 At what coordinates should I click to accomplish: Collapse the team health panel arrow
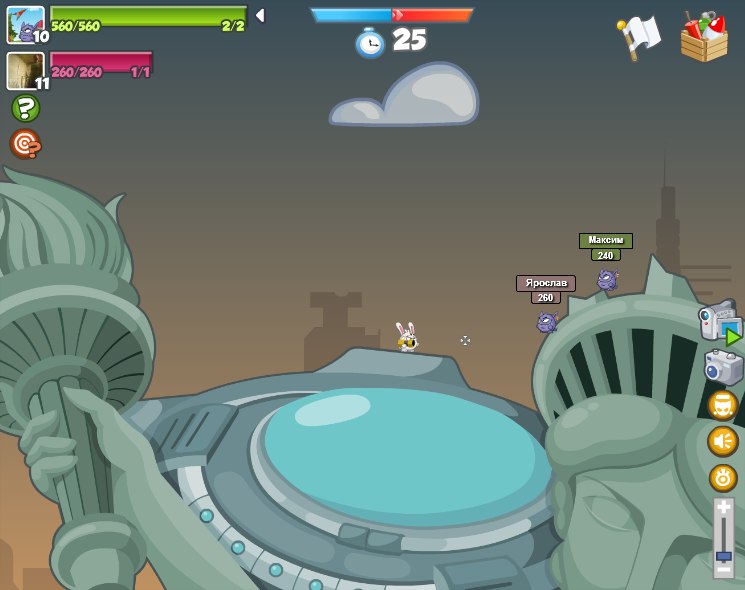pos(260,16)
